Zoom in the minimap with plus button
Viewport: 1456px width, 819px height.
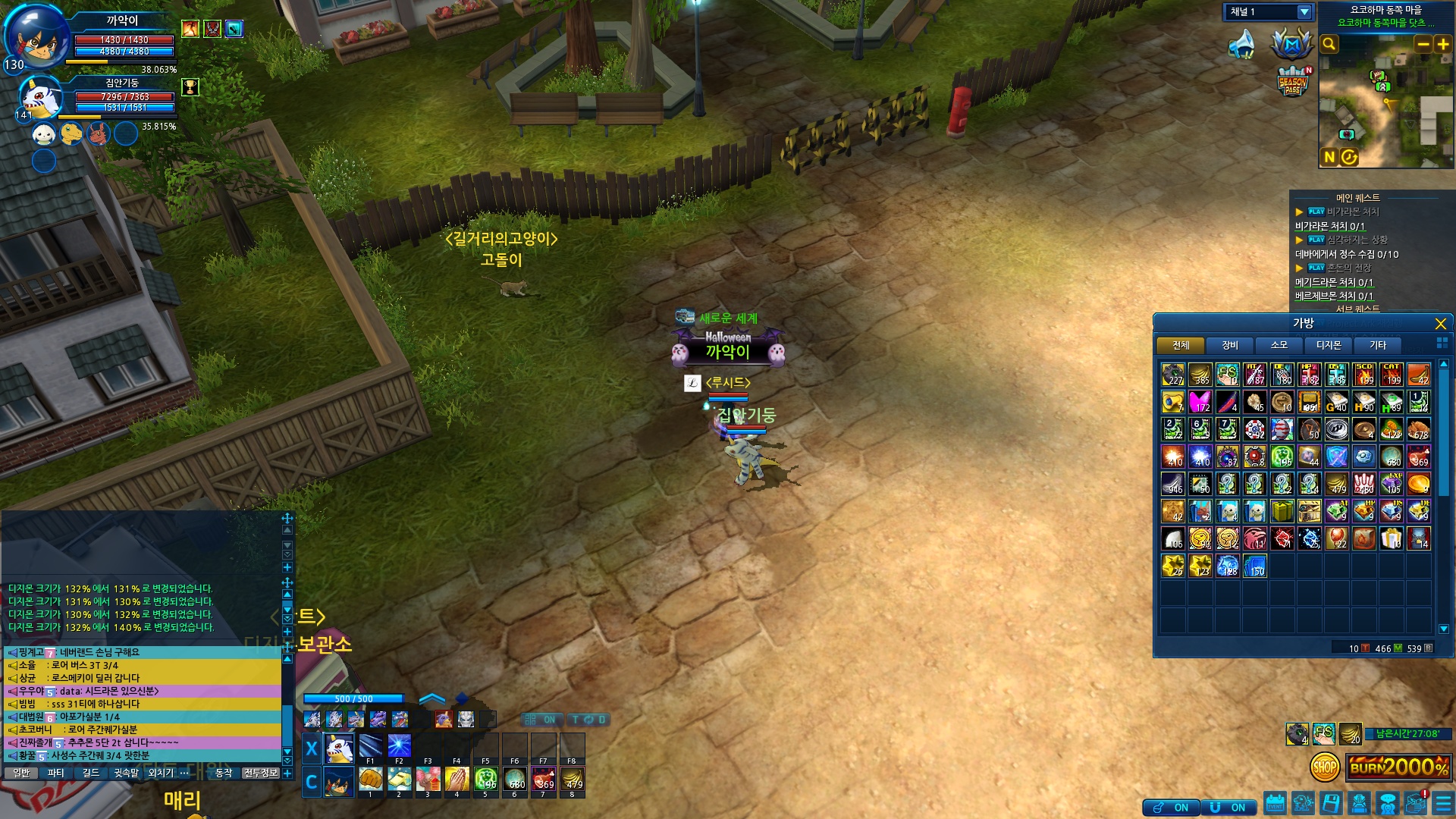(x=1442, y=44)
